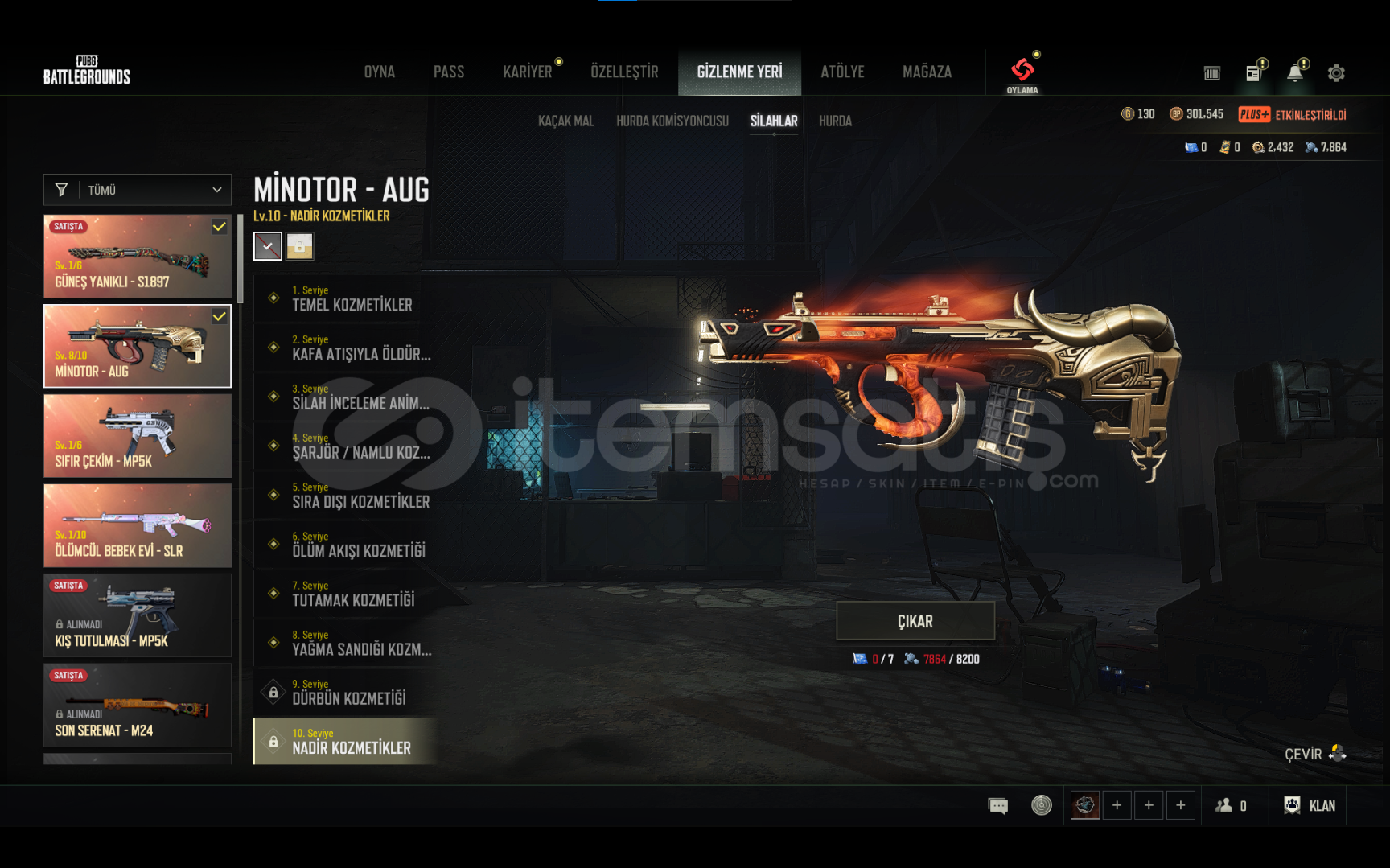1390x868 pixels.
Task: Open the OYNA main menu tab
Action: tap(379, 72)
